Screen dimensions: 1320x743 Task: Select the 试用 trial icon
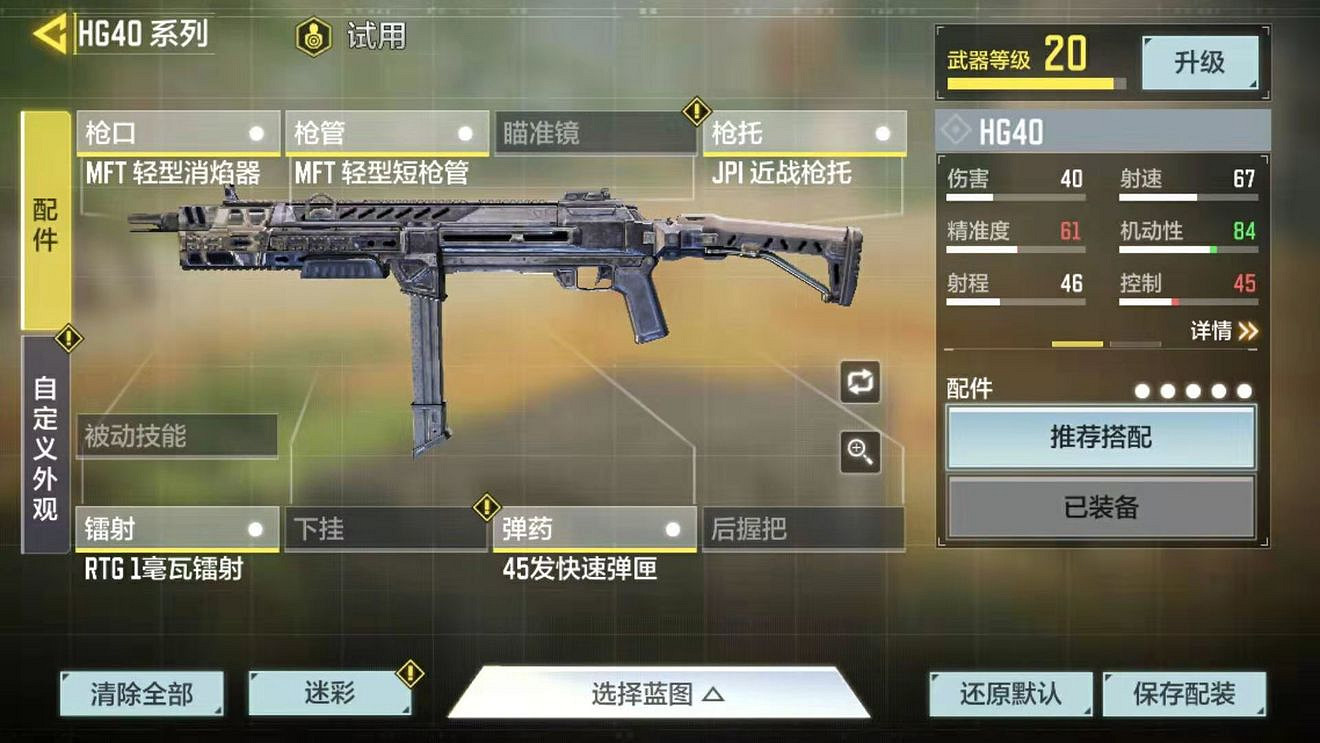(315, 36)
